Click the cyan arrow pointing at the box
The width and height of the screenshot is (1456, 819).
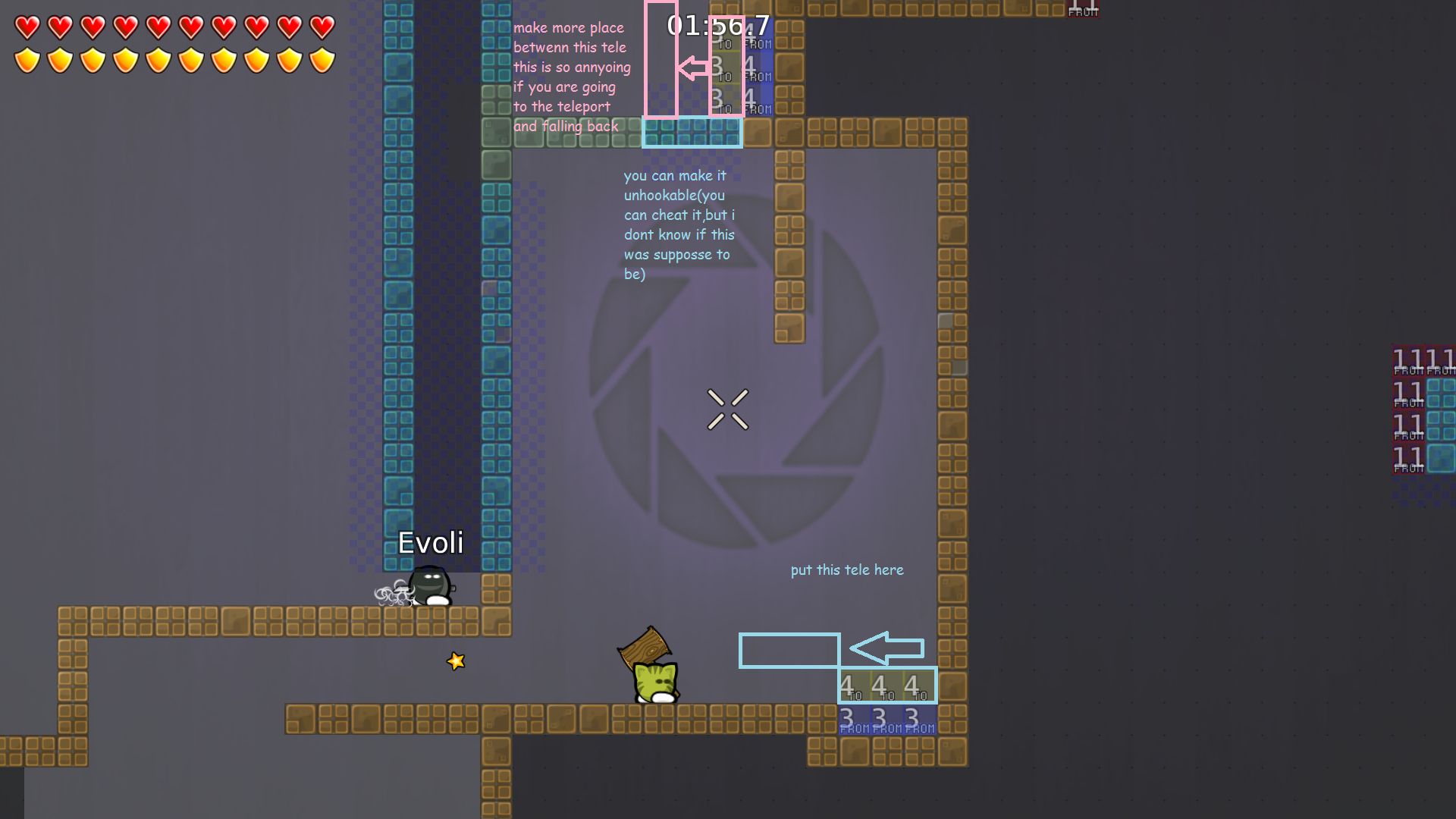887,649
